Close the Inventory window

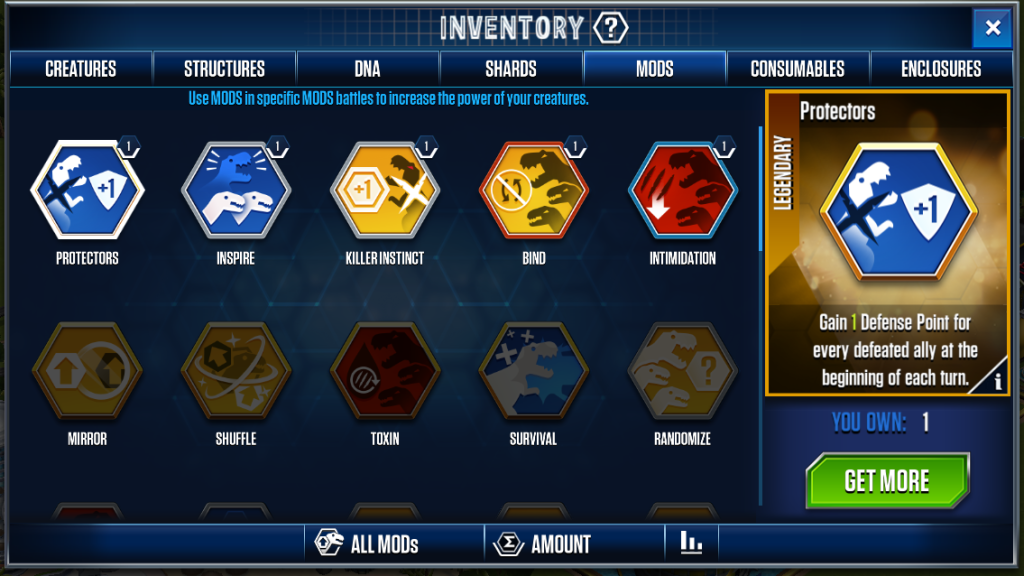992,28
